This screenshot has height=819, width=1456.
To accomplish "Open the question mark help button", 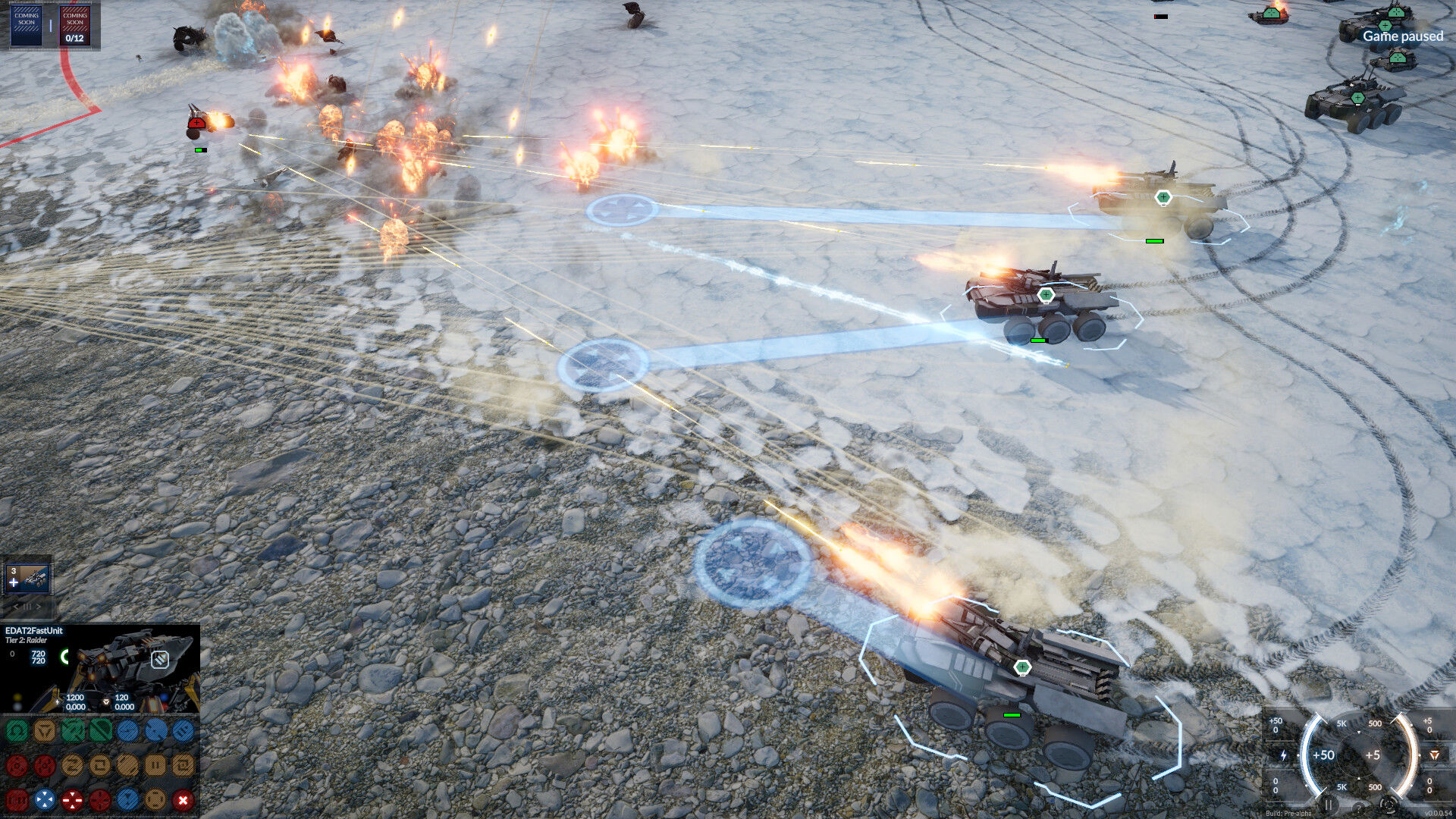I will [x=1359, y=808].
